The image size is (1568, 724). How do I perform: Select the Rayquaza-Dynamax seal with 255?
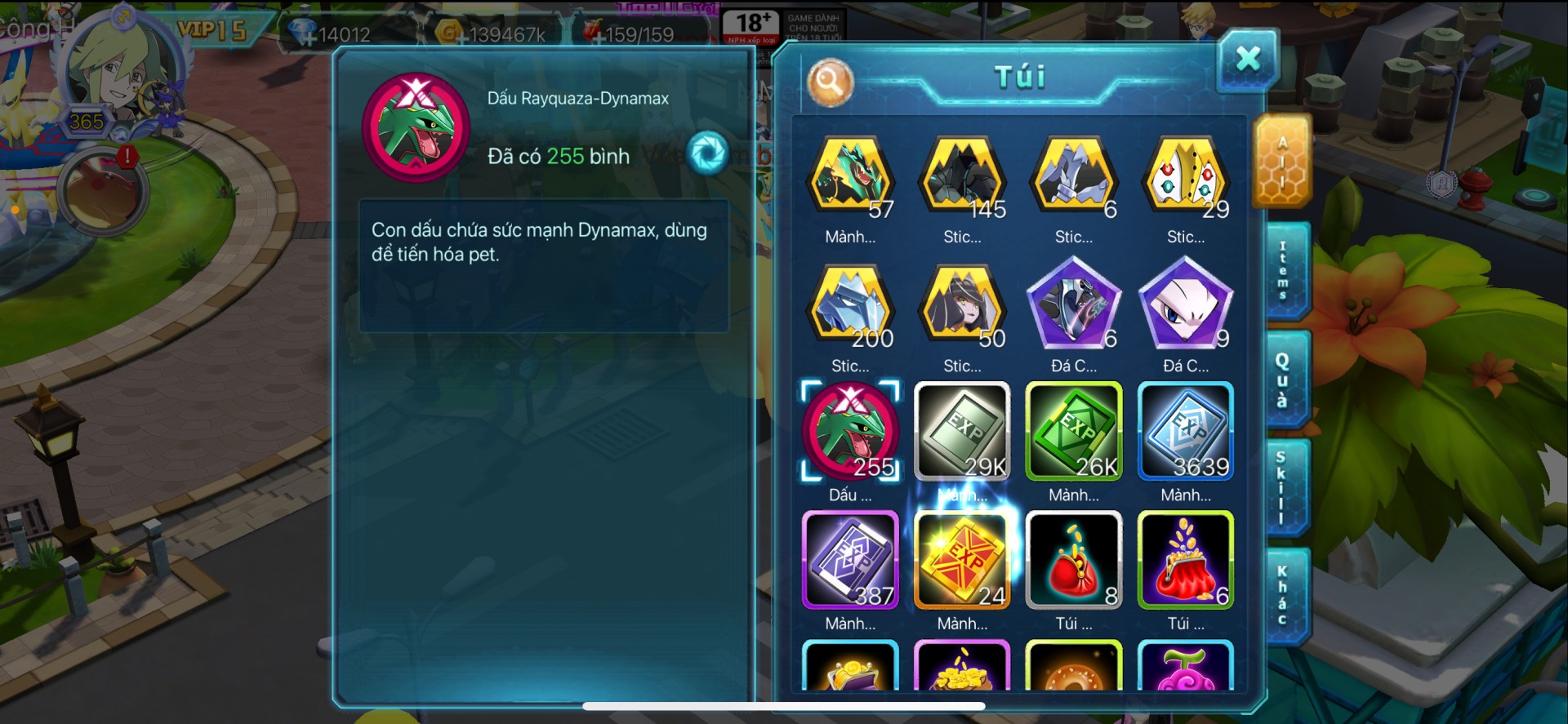(850, 431)
